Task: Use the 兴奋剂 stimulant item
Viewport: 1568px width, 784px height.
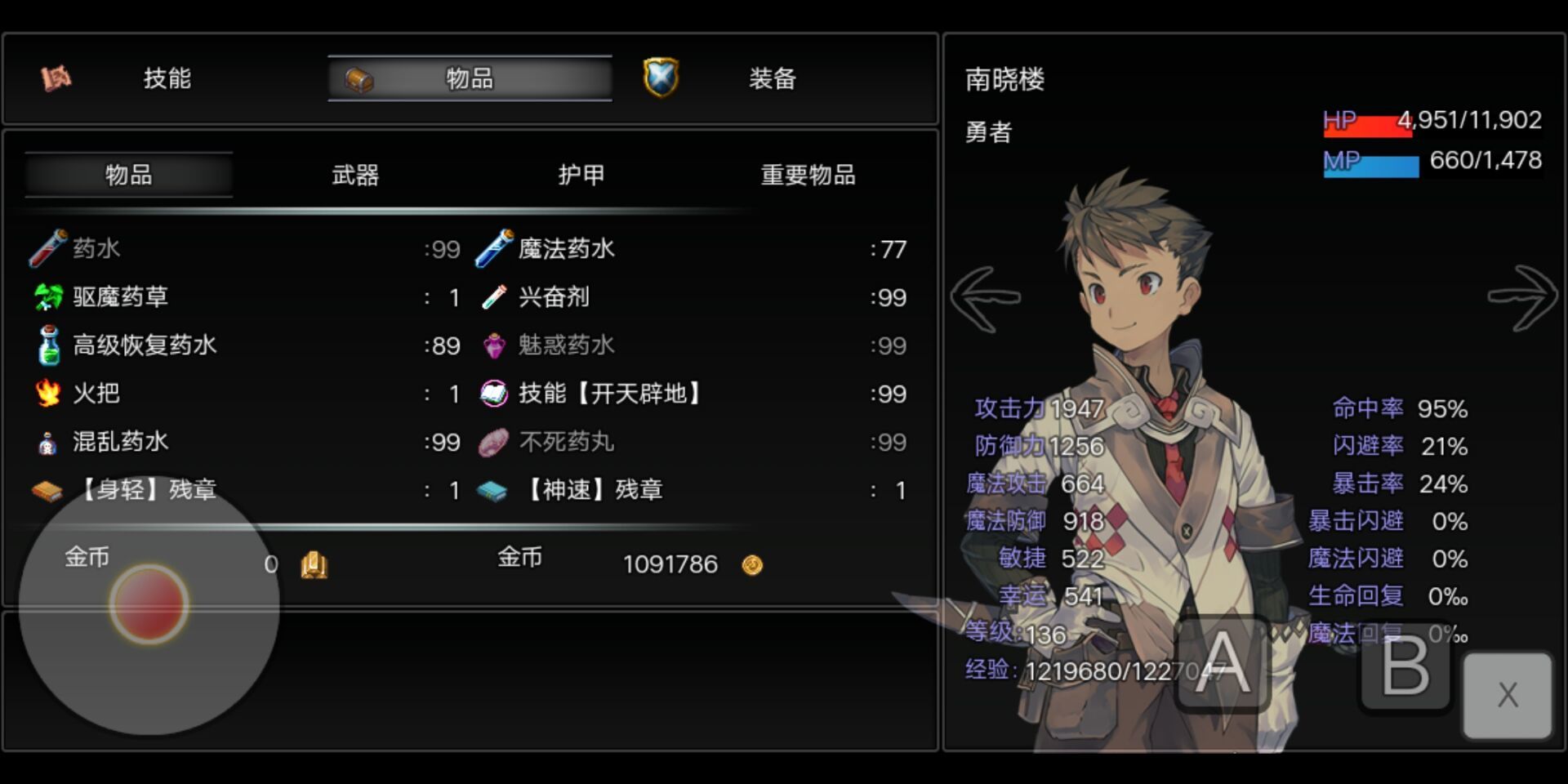Action: [x=555, y=297]
